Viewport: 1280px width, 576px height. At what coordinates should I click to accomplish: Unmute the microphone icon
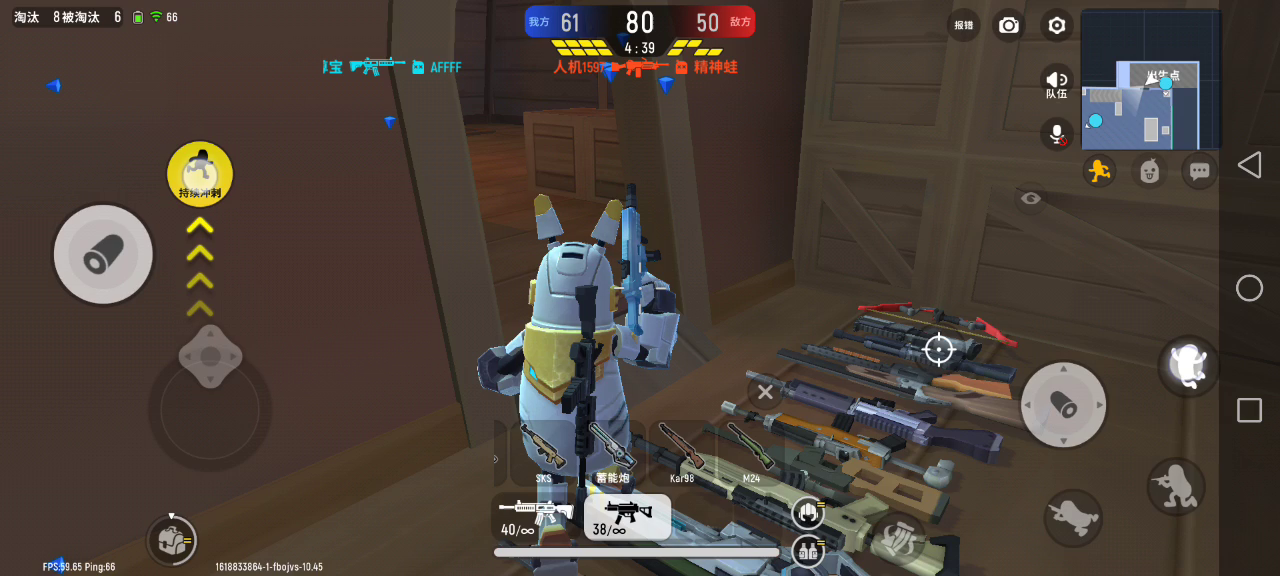click(x=1057, y=133)
